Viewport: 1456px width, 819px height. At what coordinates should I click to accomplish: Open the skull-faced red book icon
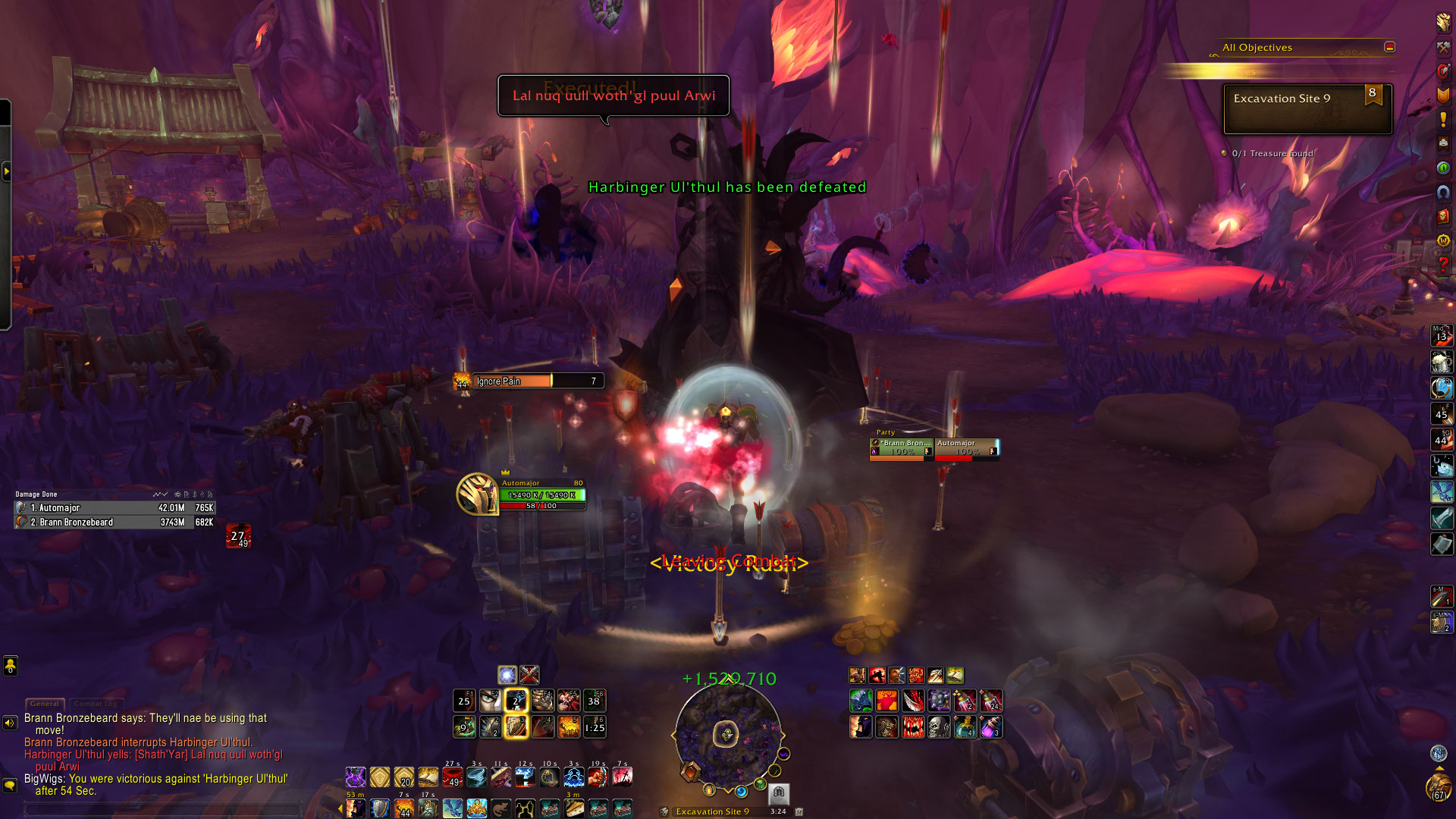pos(1443,216)
